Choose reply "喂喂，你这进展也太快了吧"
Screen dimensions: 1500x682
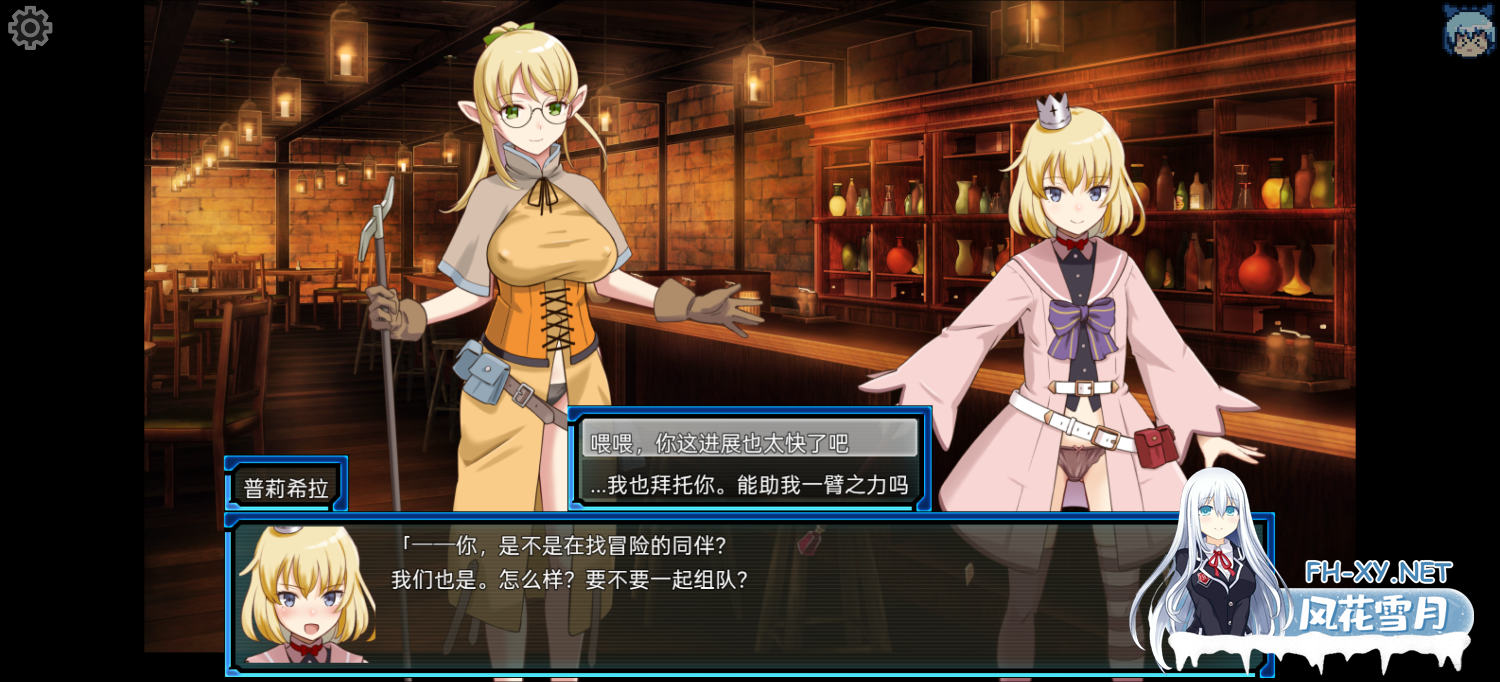point(749,441)
